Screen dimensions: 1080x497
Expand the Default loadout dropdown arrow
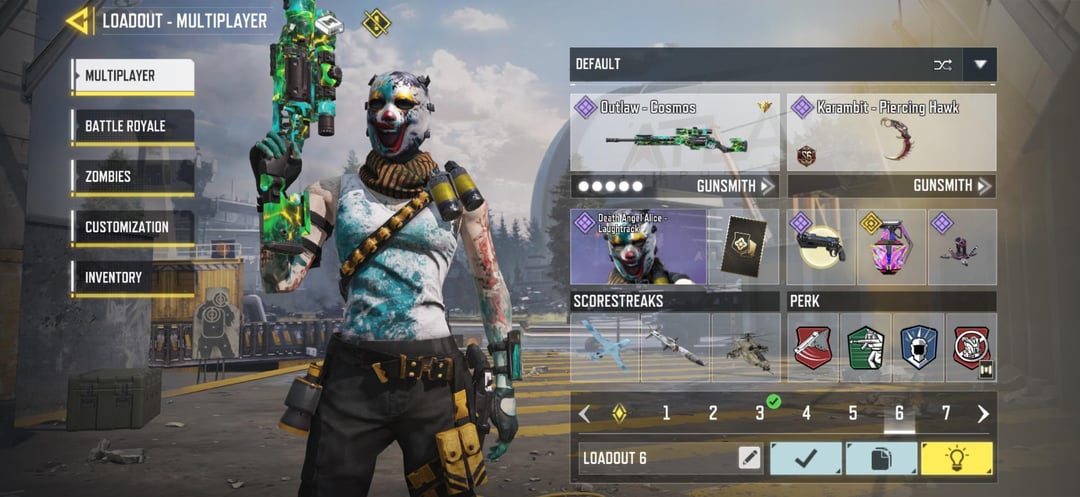pyautogui.click(x=980, y=65)
